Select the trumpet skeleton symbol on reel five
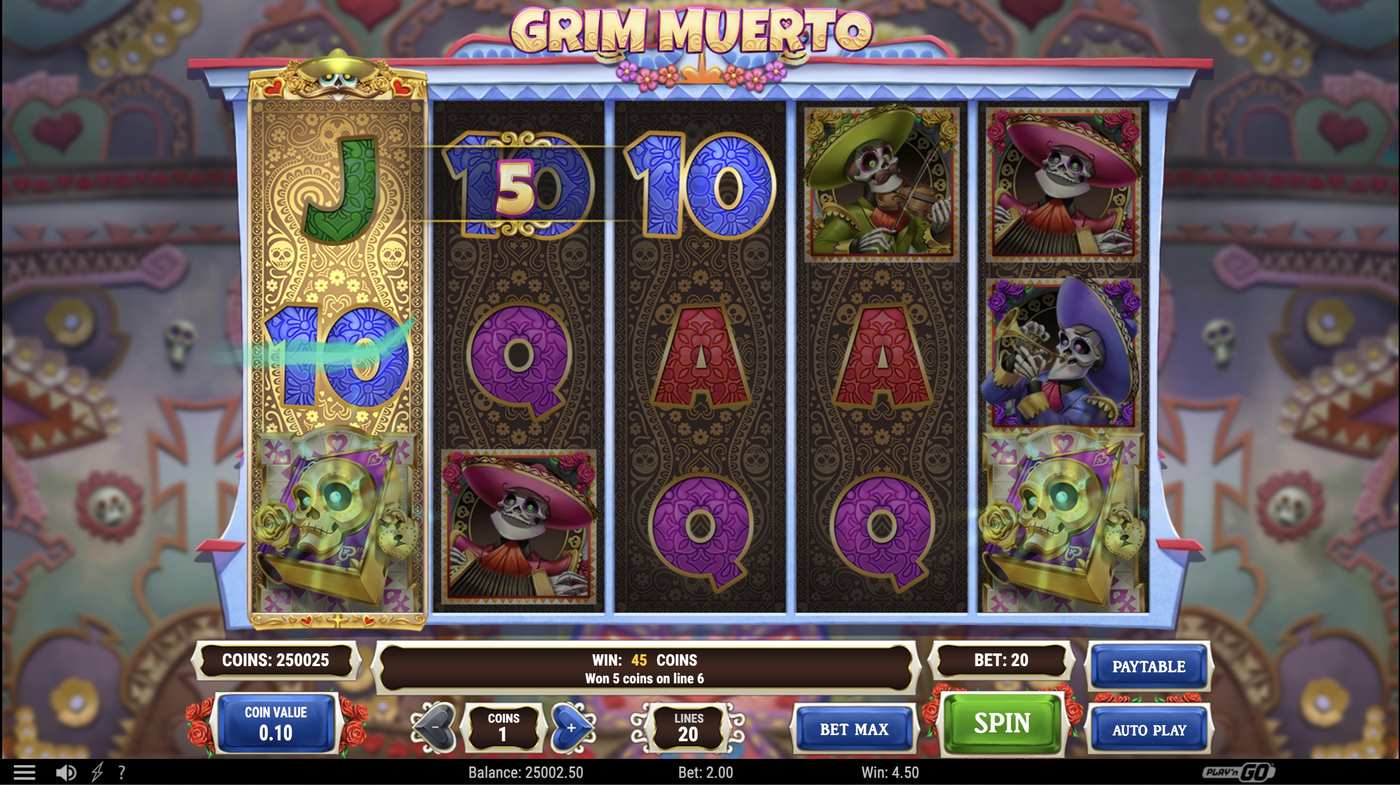 [x=1063, y=349]
